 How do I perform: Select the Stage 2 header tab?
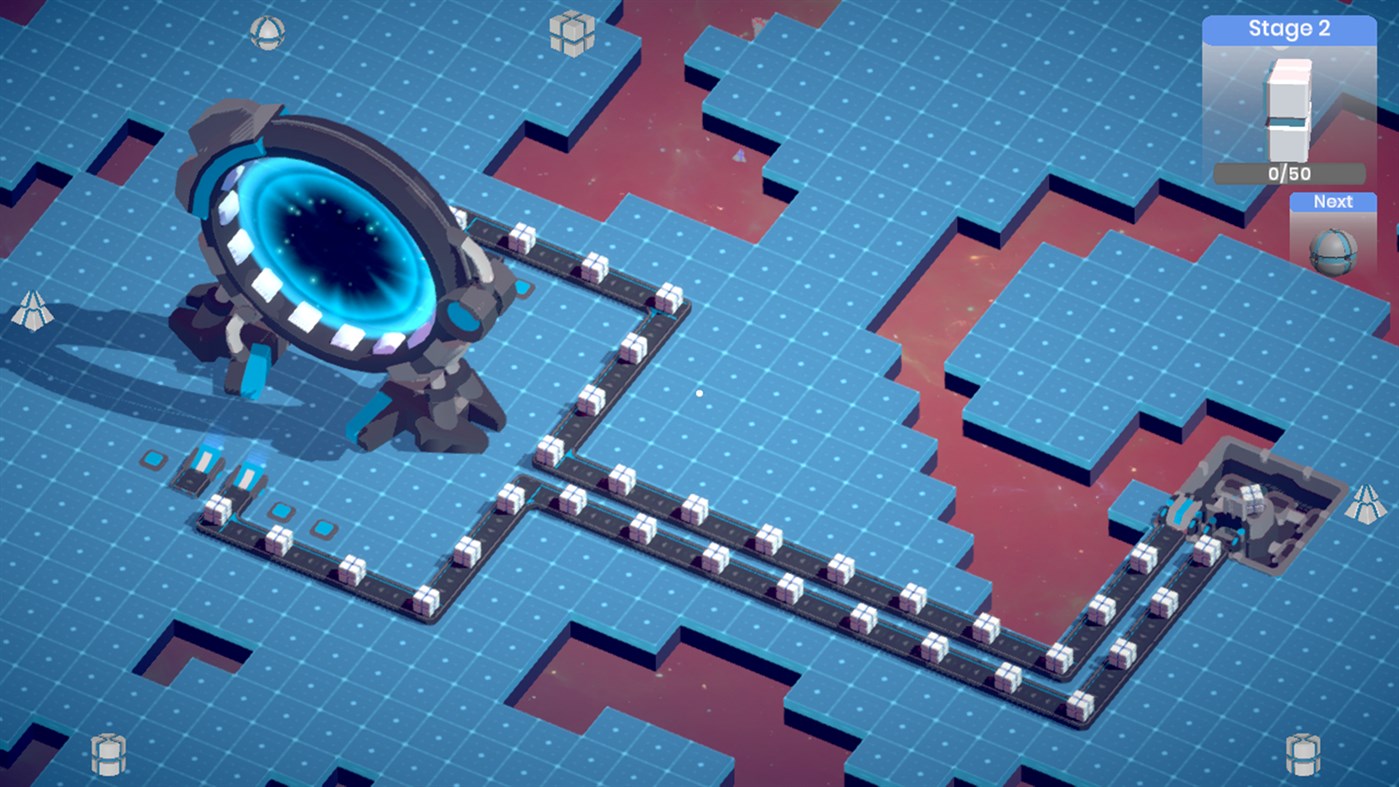point(1288,28)
